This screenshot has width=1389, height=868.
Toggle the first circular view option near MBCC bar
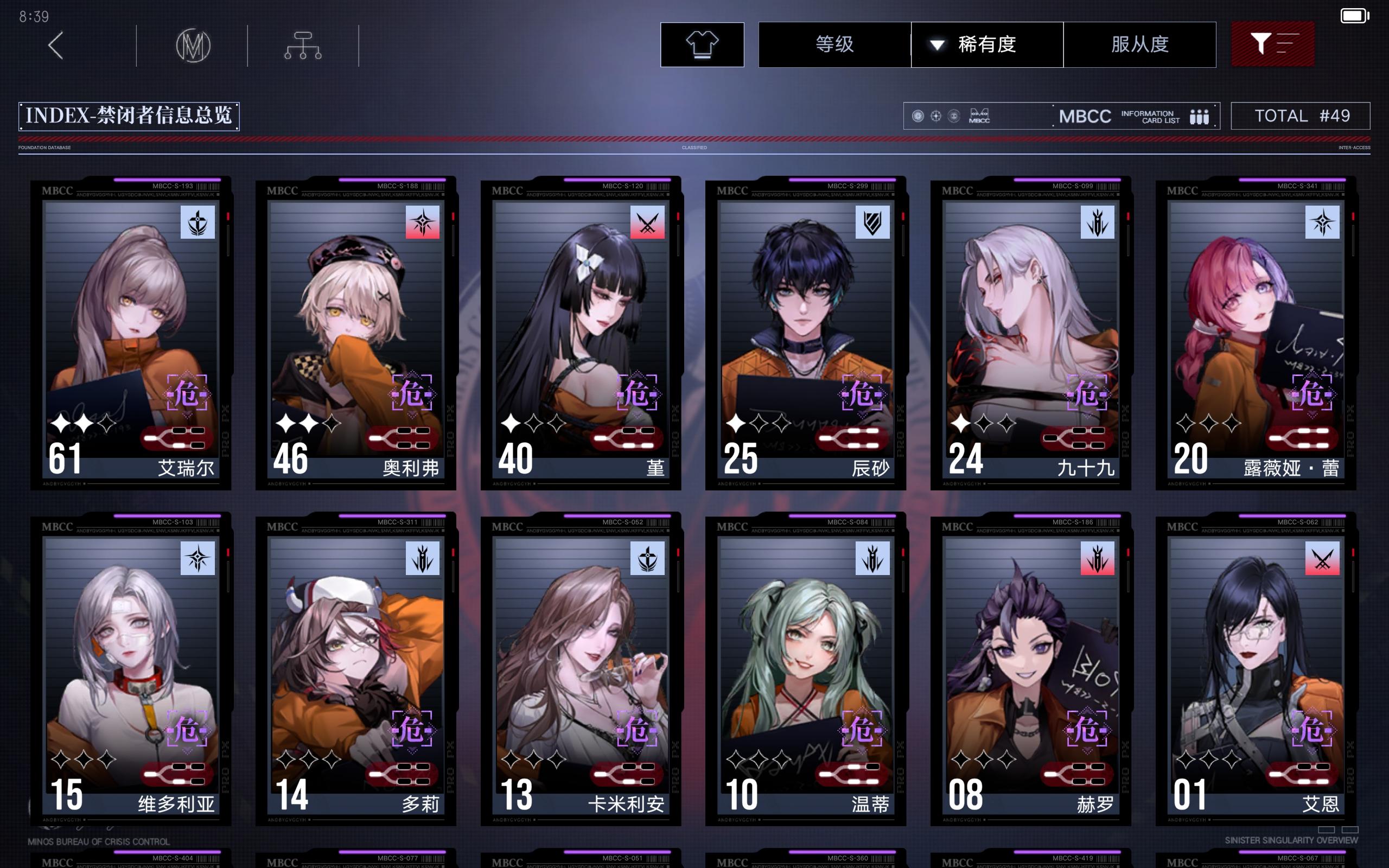click(x=919, y=117)
